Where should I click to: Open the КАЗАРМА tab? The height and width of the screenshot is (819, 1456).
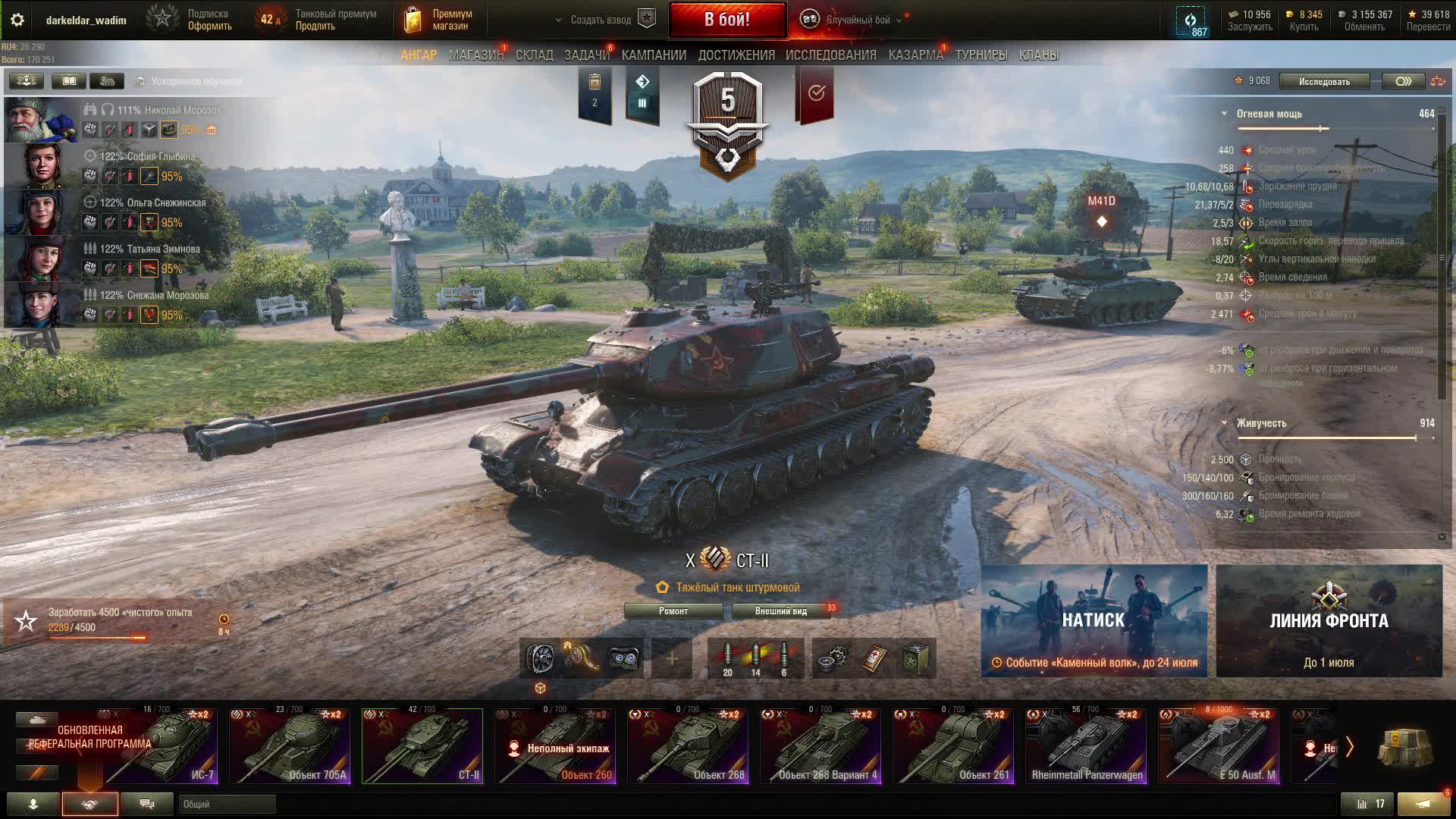pos(915,55)
